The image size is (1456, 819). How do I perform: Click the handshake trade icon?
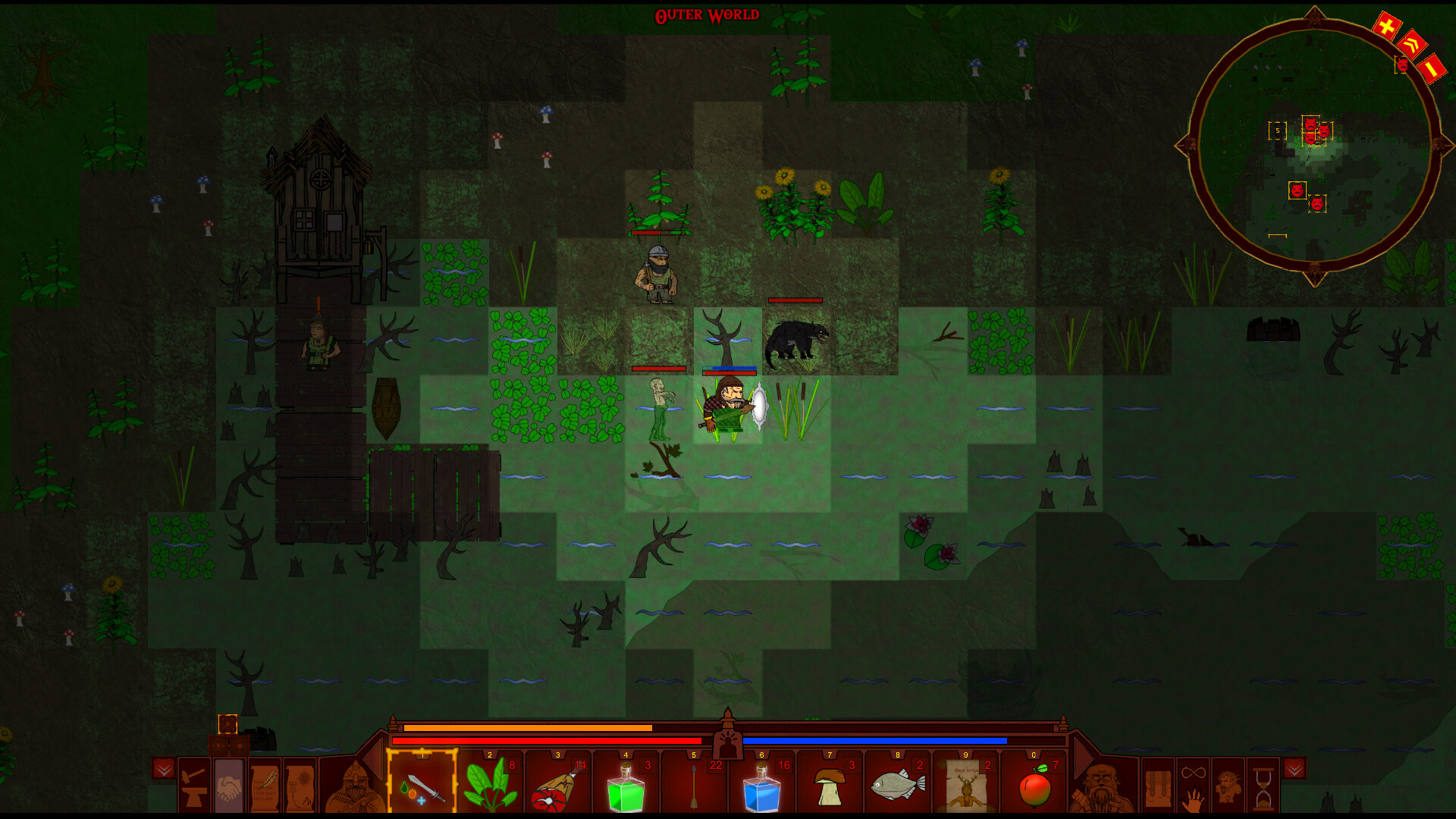click(x=227, y=789)
